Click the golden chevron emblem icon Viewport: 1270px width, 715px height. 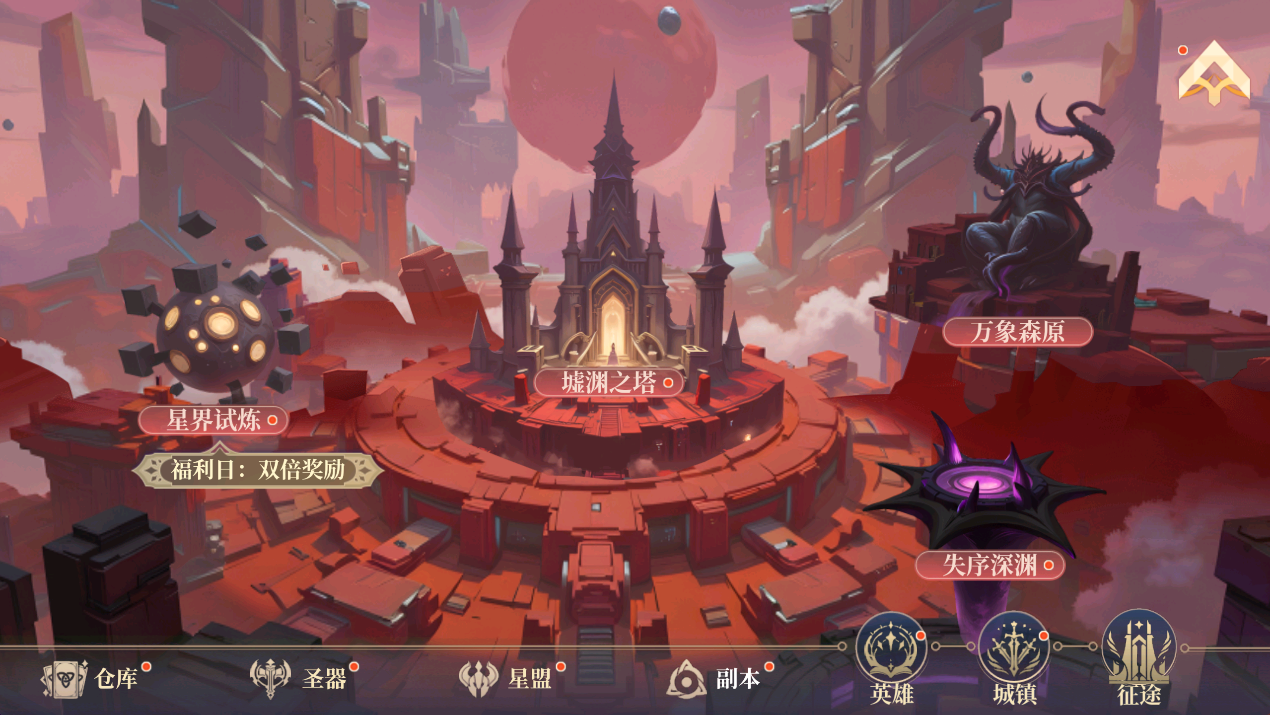tap(1214, 74)
